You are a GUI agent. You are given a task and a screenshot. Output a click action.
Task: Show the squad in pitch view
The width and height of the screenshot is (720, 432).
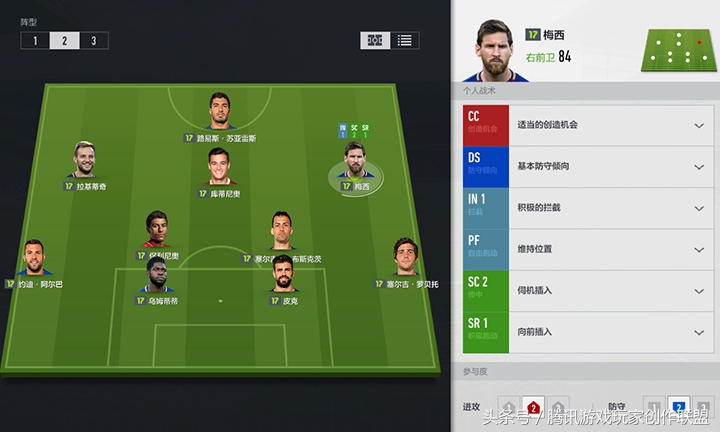point(375,41)
